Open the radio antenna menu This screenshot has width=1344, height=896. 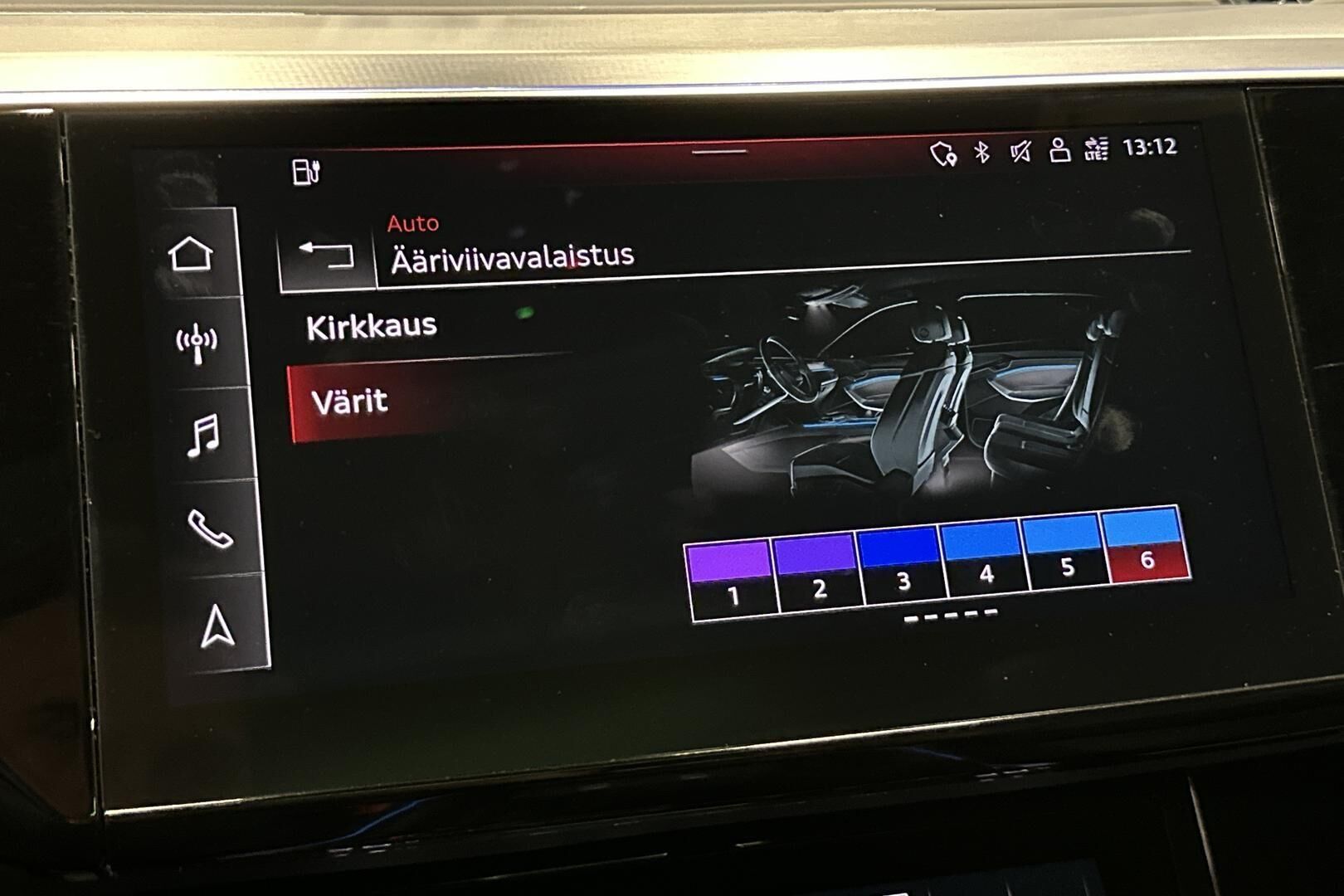(x=197, y=343)
